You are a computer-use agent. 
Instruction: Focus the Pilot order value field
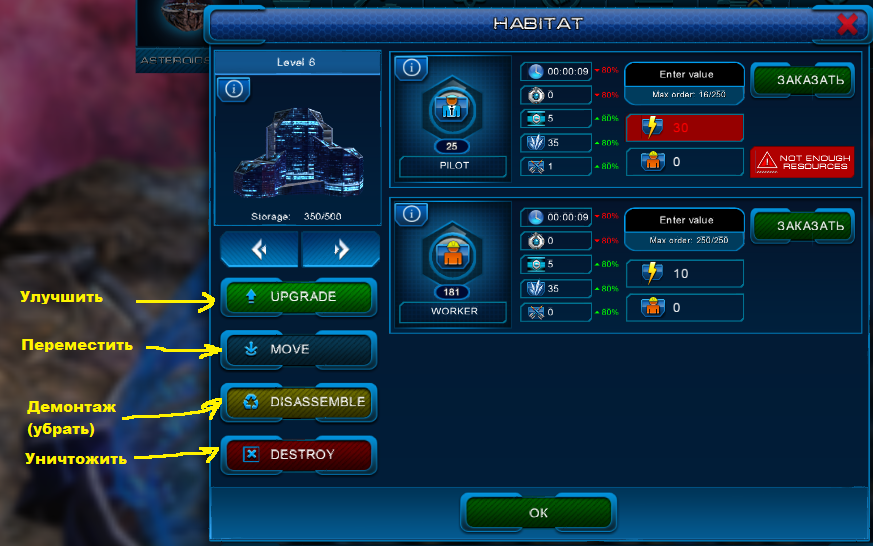coord(685,75)
